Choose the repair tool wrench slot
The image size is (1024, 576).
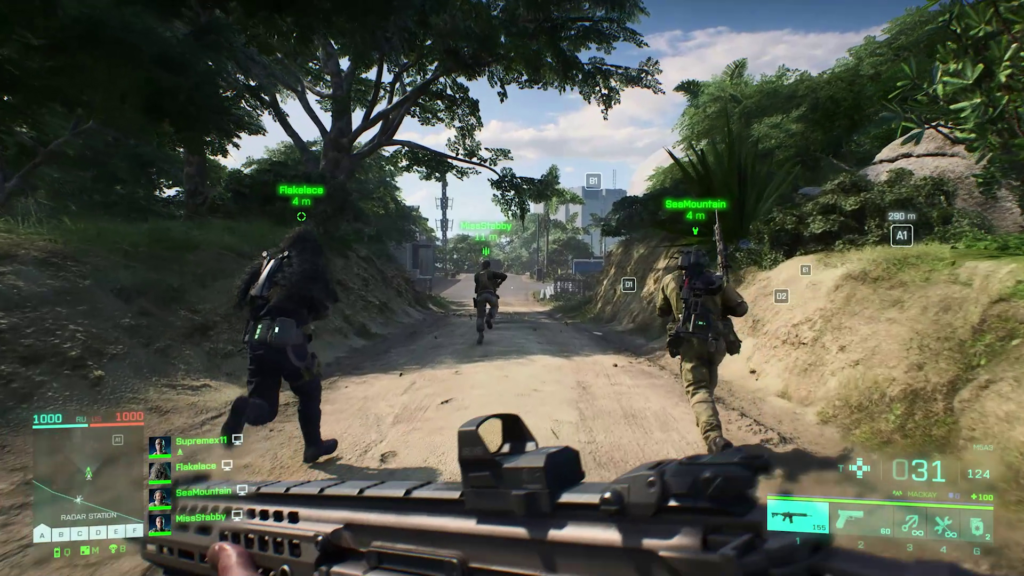pos(943,522)
